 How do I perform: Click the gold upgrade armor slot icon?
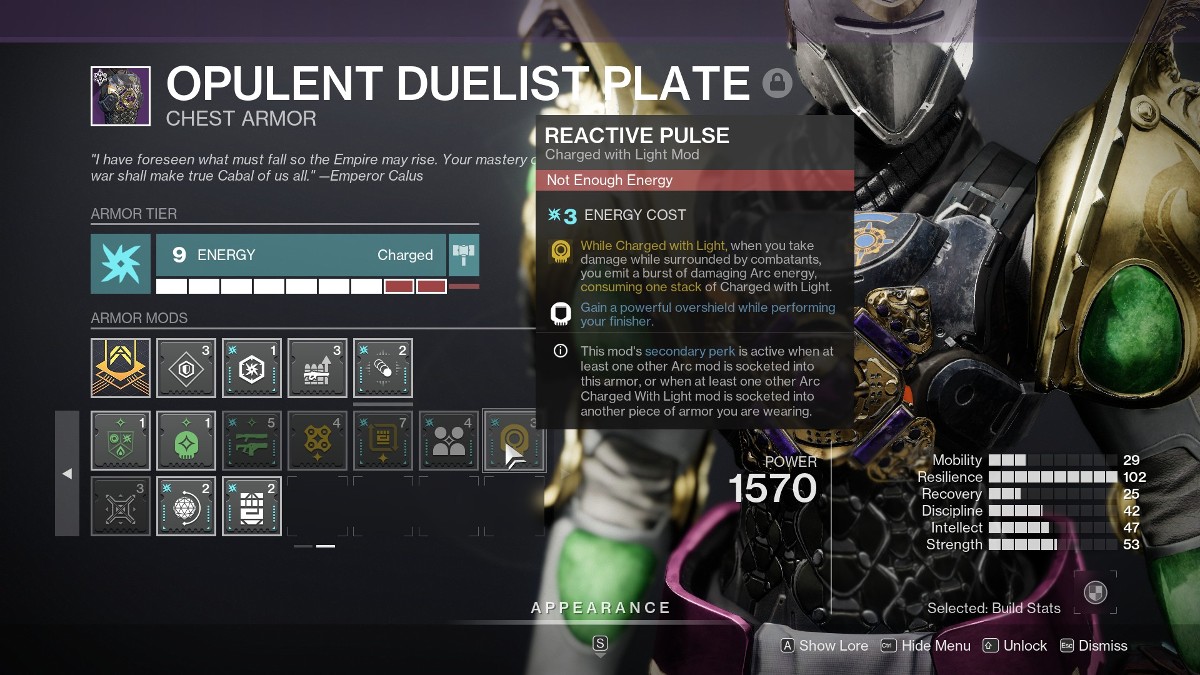pyautogui.click(x=121, y=368)
